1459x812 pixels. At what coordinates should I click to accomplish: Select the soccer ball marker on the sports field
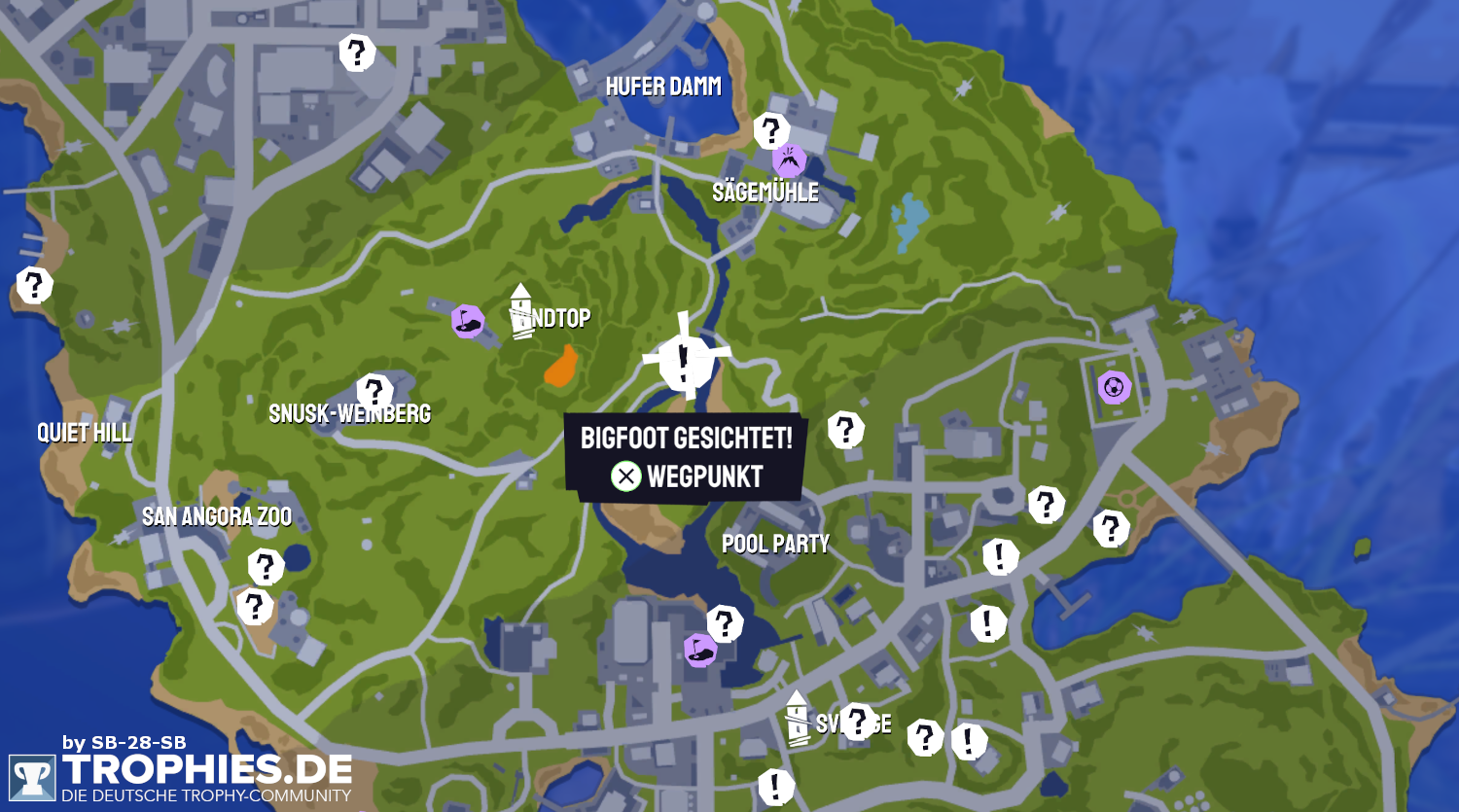(1112, 388)
